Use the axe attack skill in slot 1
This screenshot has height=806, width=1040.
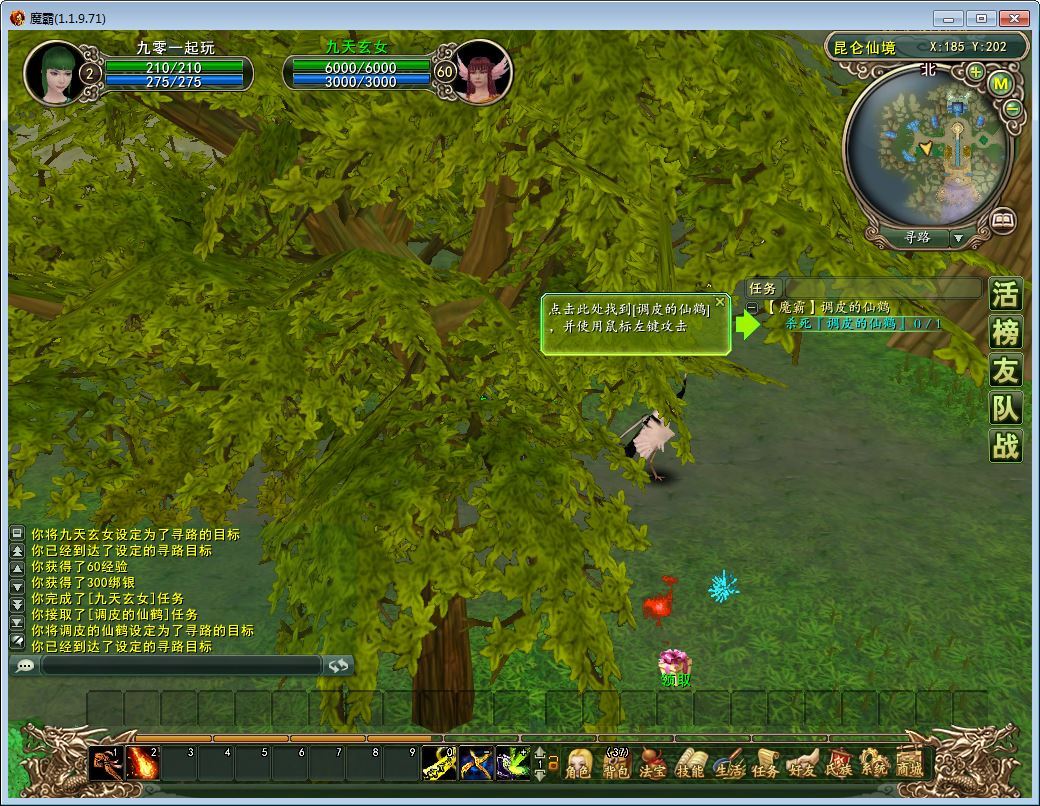[105, 764]
